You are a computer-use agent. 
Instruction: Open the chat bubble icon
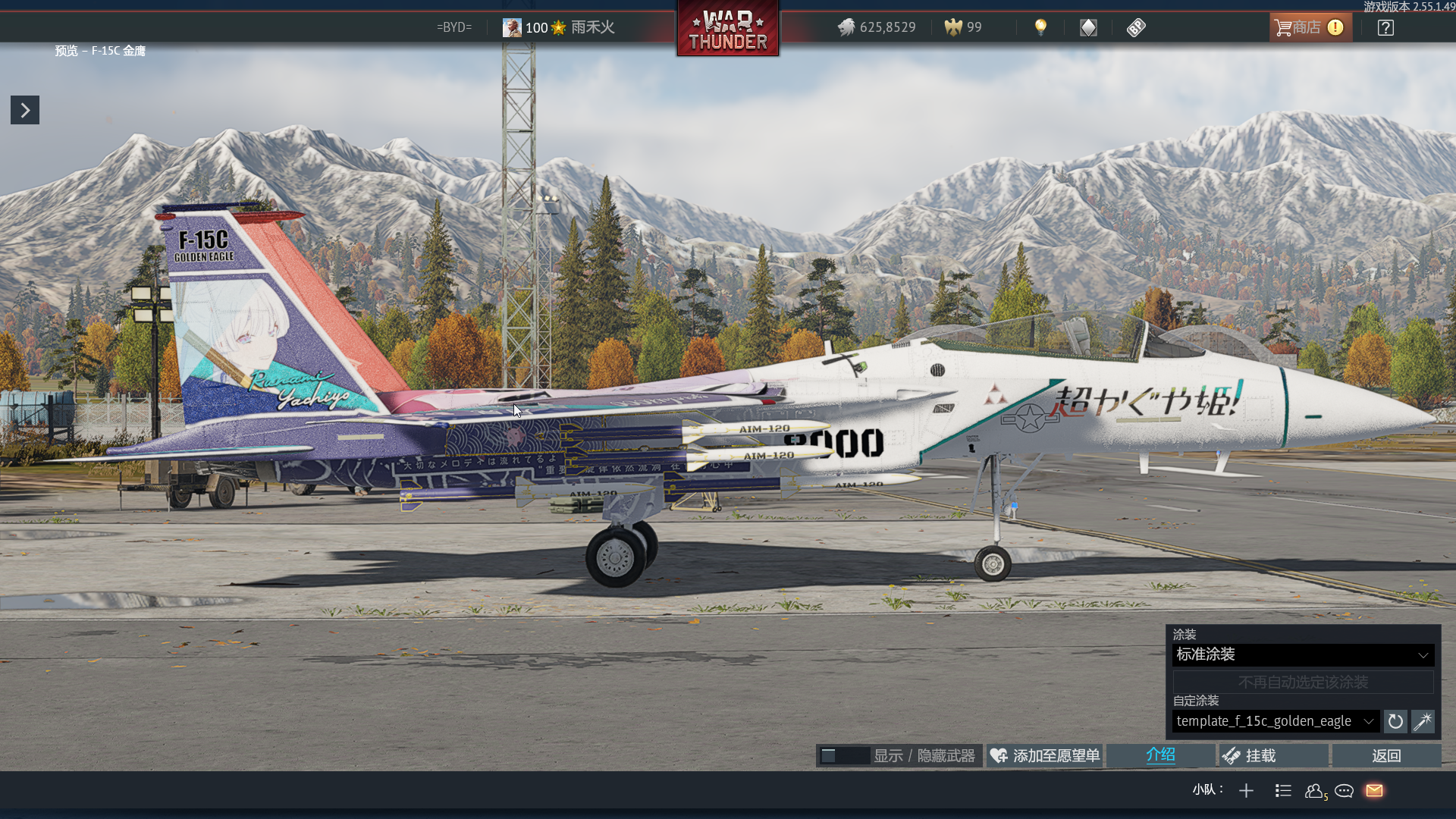[1345, 791]
